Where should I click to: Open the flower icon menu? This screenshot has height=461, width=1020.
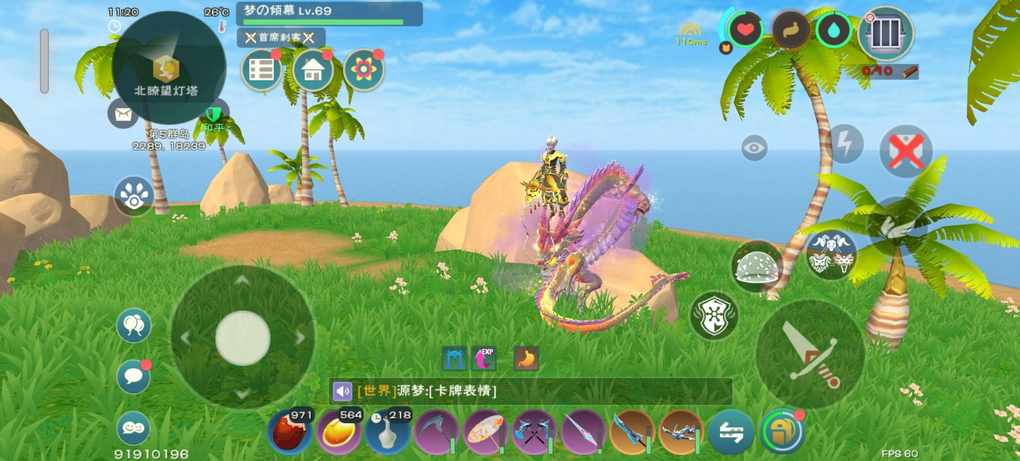coord(364,70)
